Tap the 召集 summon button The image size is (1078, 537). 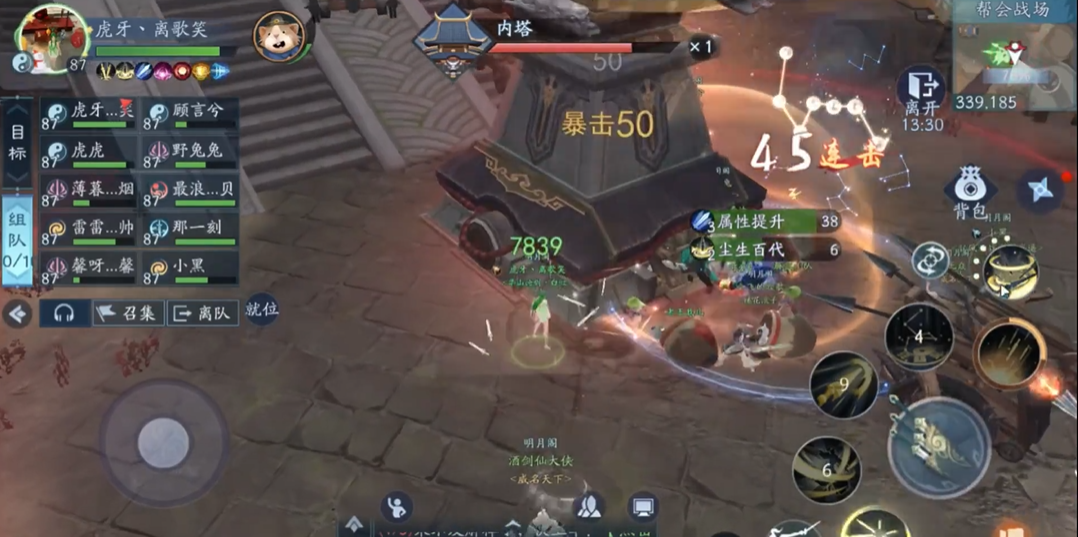[128, 313]
